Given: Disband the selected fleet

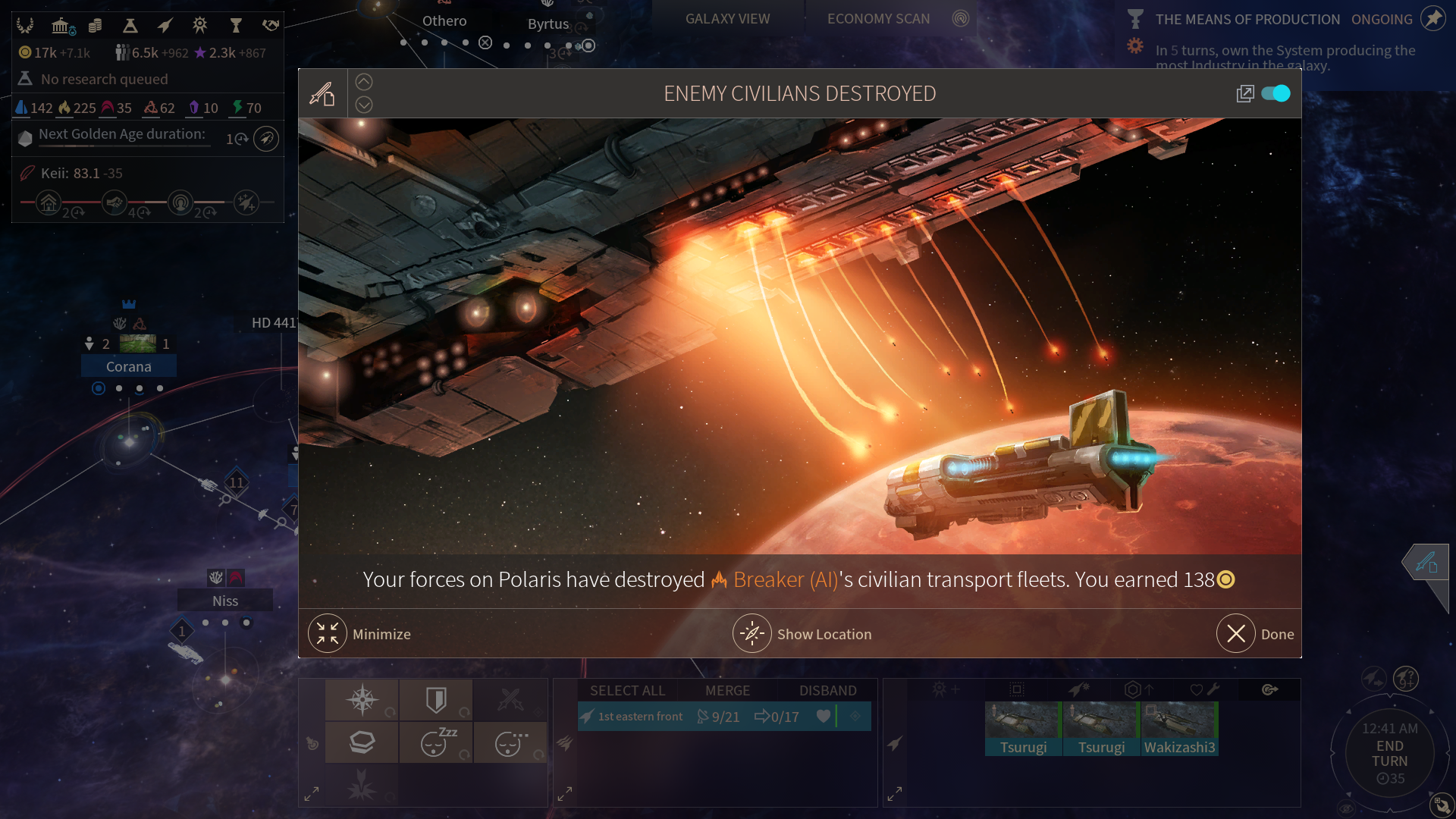Looking at the screenshot, I should point(827,690).
